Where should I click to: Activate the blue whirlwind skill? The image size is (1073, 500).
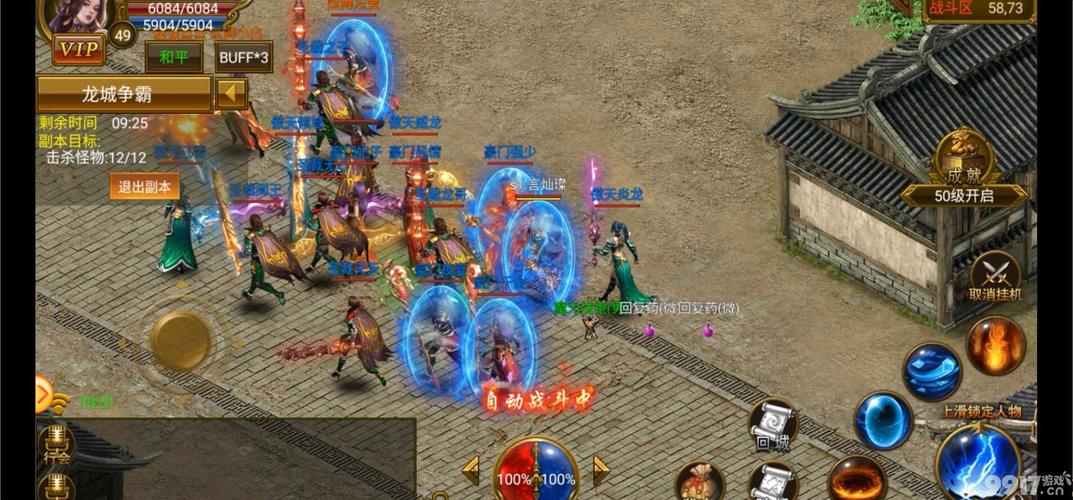coord(932,371)
